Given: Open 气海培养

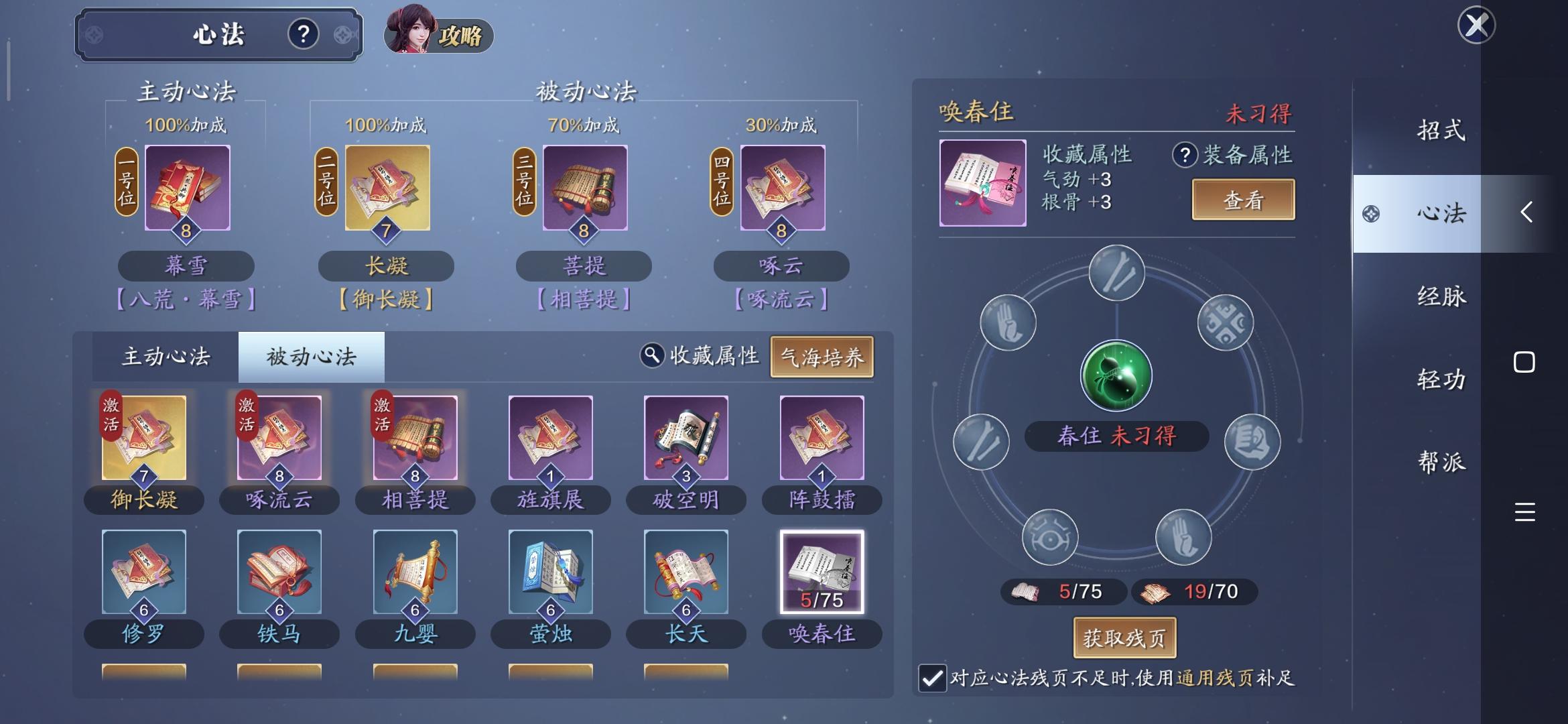Looking at the screenshot, I should pos(822,357).
